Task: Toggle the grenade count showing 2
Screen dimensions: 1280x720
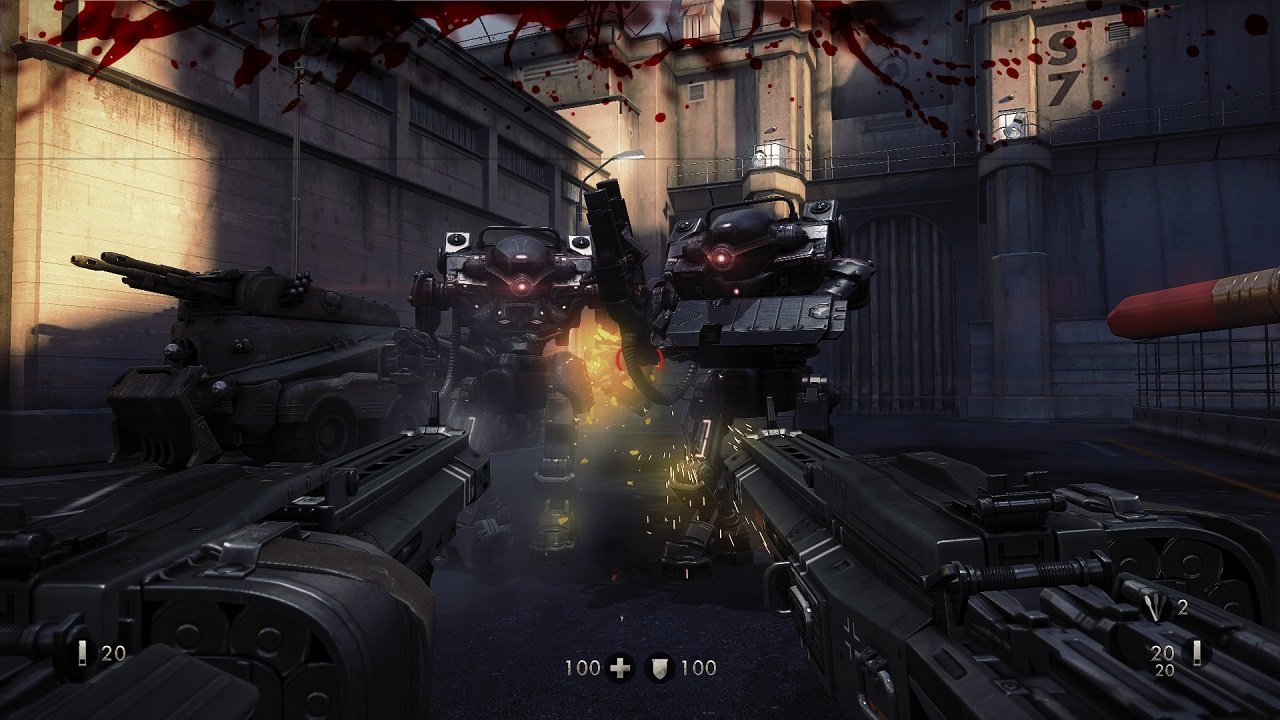Action: (x=1183, y=608)
